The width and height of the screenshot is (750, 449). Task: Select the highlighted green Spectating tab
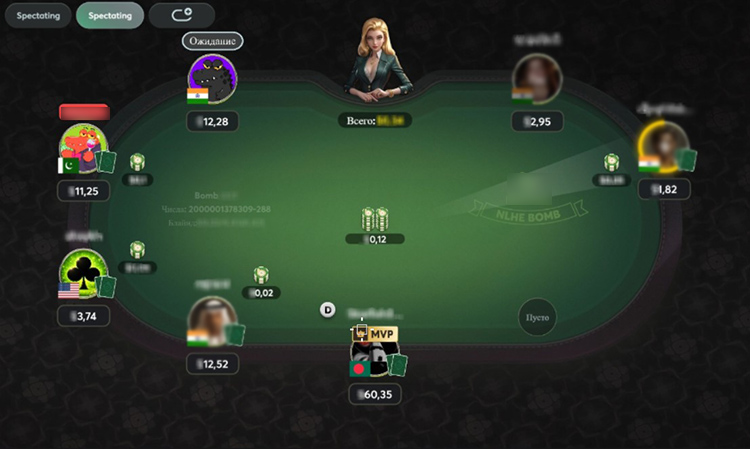coord(110,16)
